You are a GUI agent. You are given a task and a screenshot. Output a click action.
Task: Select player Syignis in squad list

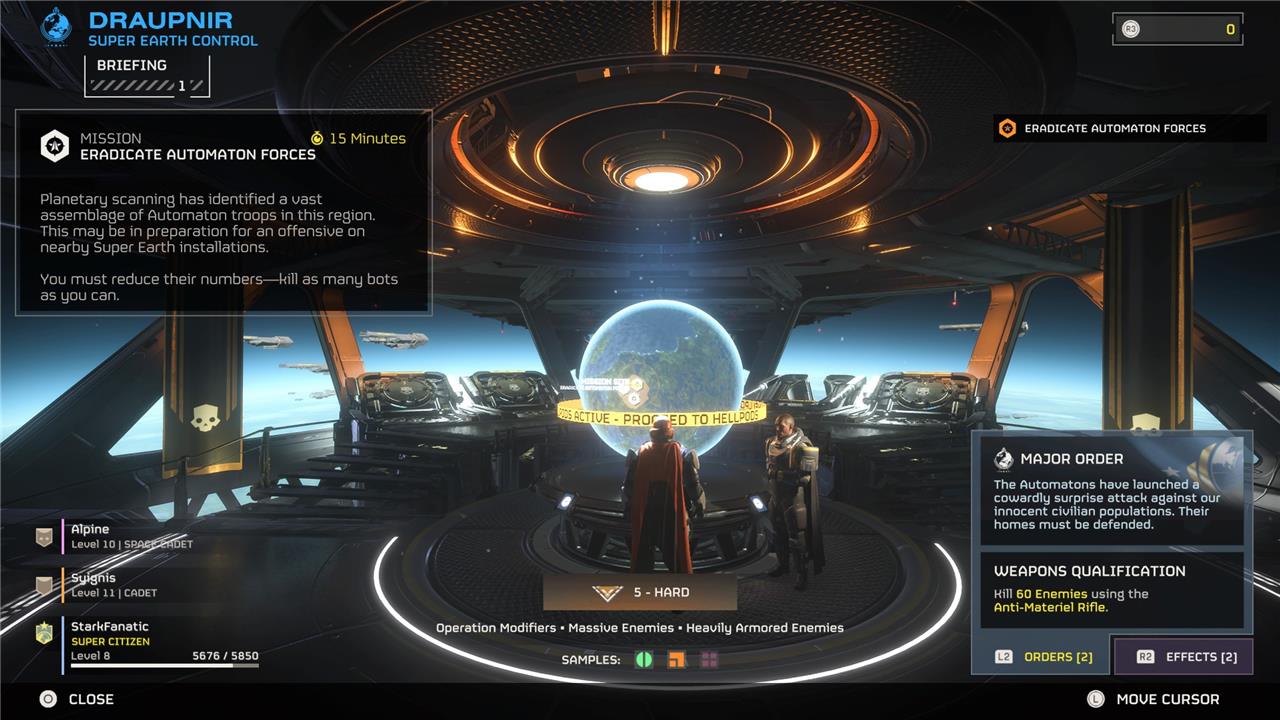coord(130,585)
